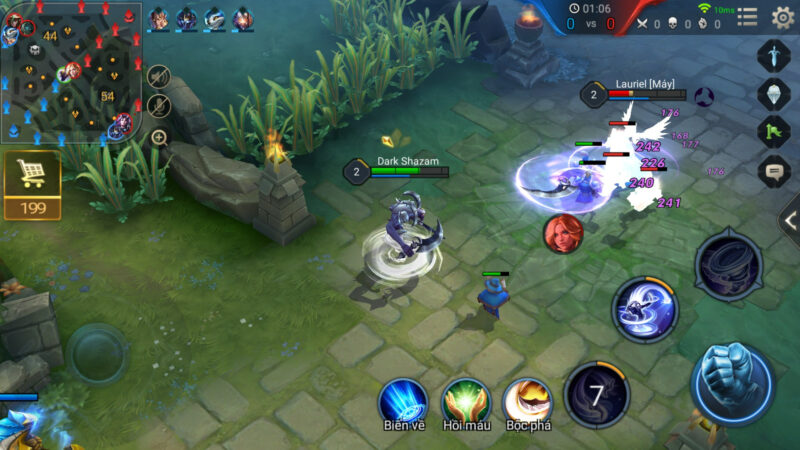Use the Hồi máu heal ability
The height and width of the screenshot is (450, 800).
pyautogui.click(x=465, y=400)
